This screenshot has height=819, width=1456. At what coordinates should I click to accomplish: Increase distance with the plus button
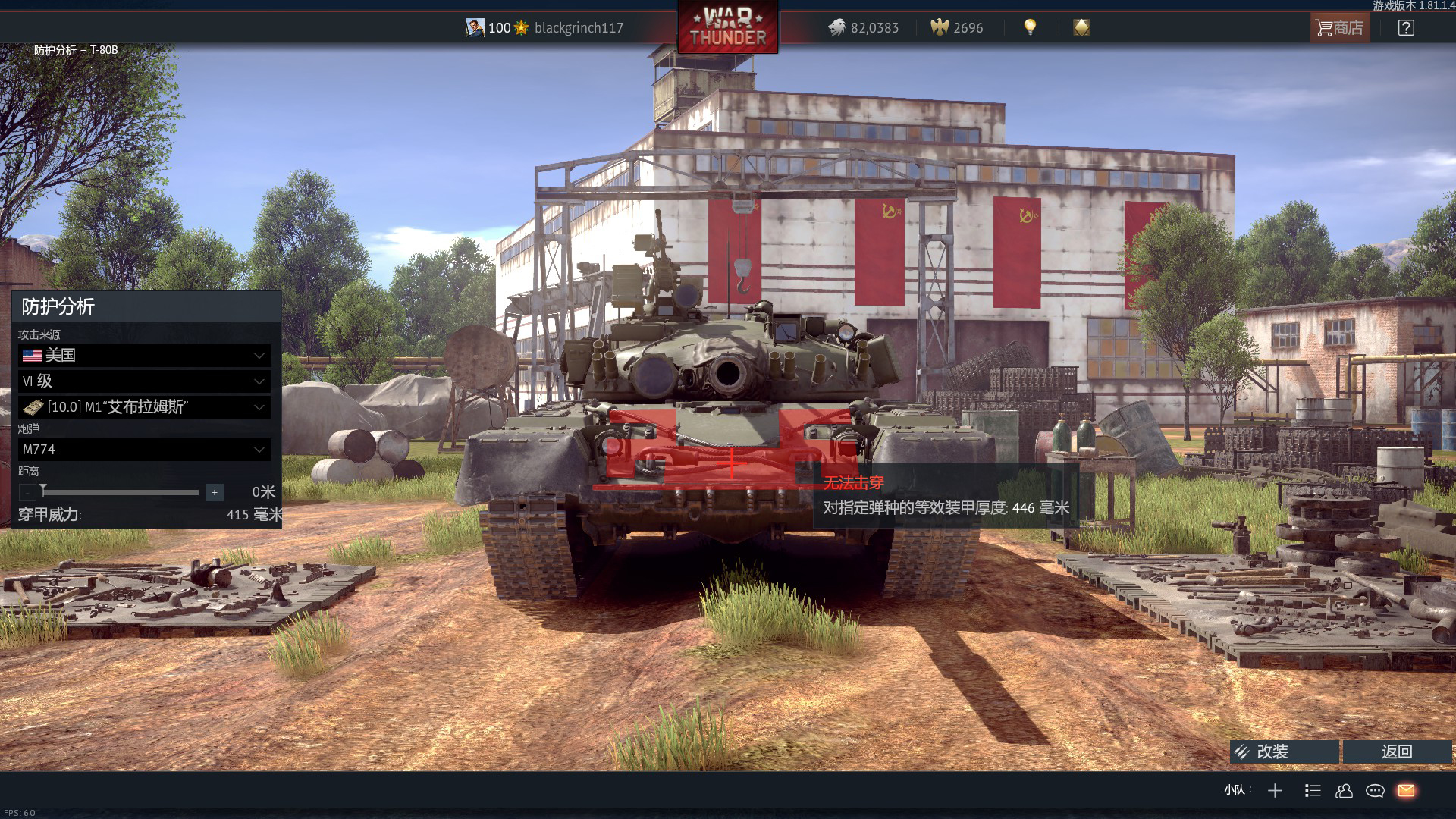point(215,493)
